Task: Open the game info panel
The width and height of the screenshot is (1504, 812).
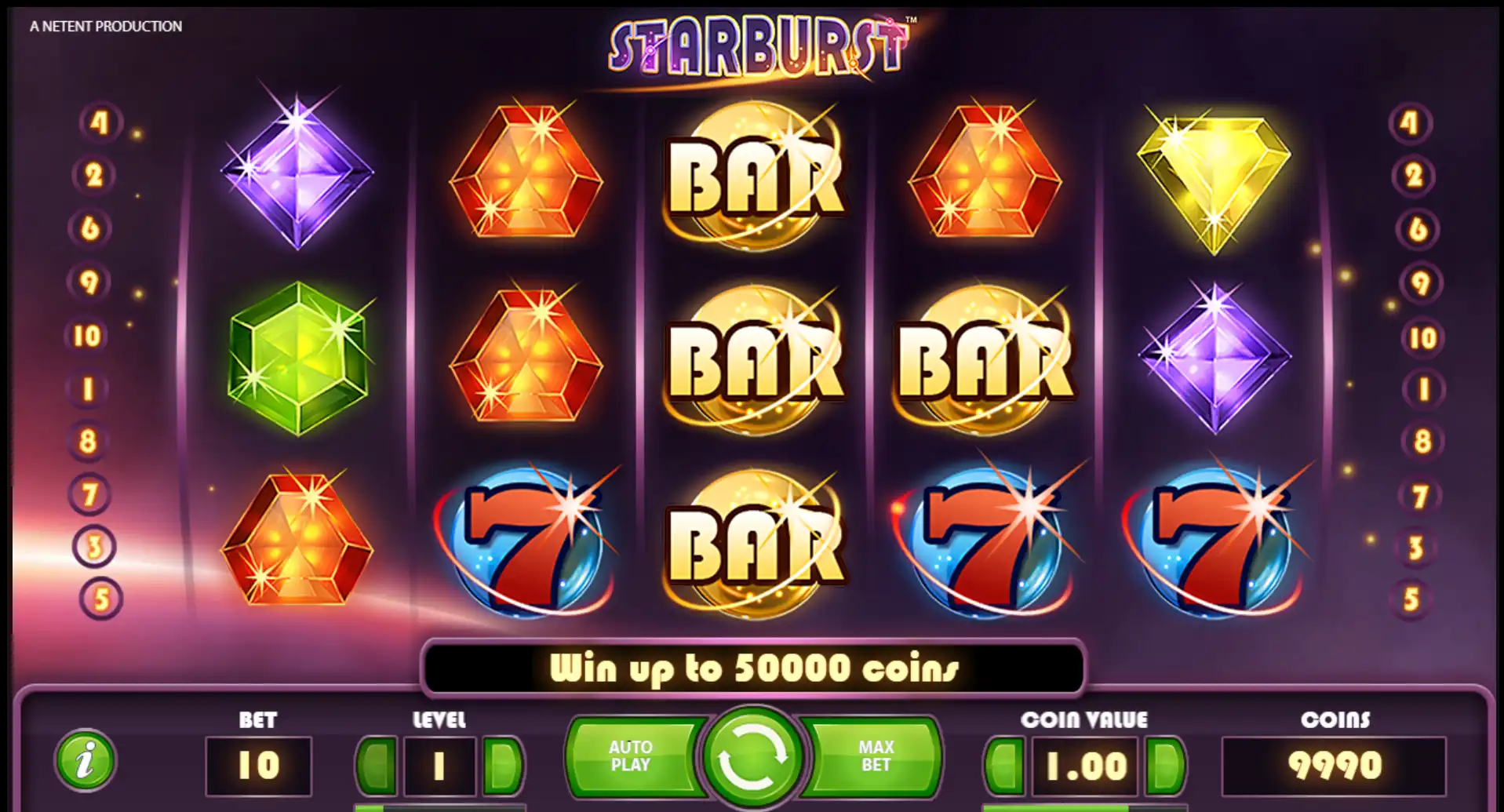Action: [x=86, y=761]
